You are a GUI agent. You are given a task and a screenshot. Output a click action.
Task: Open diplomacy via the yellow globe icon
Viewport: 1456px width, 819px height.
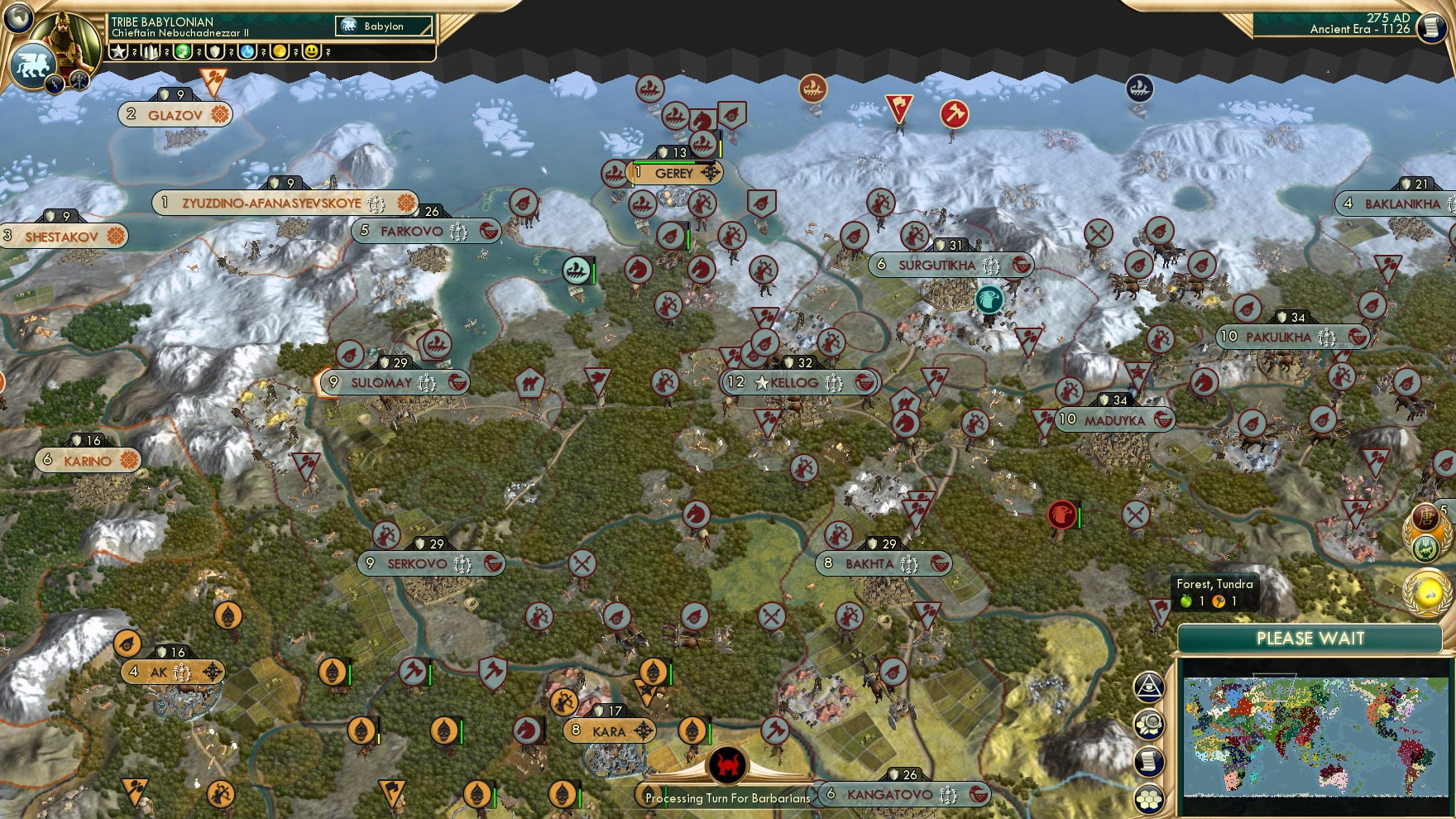click(x=1426, y=592)
